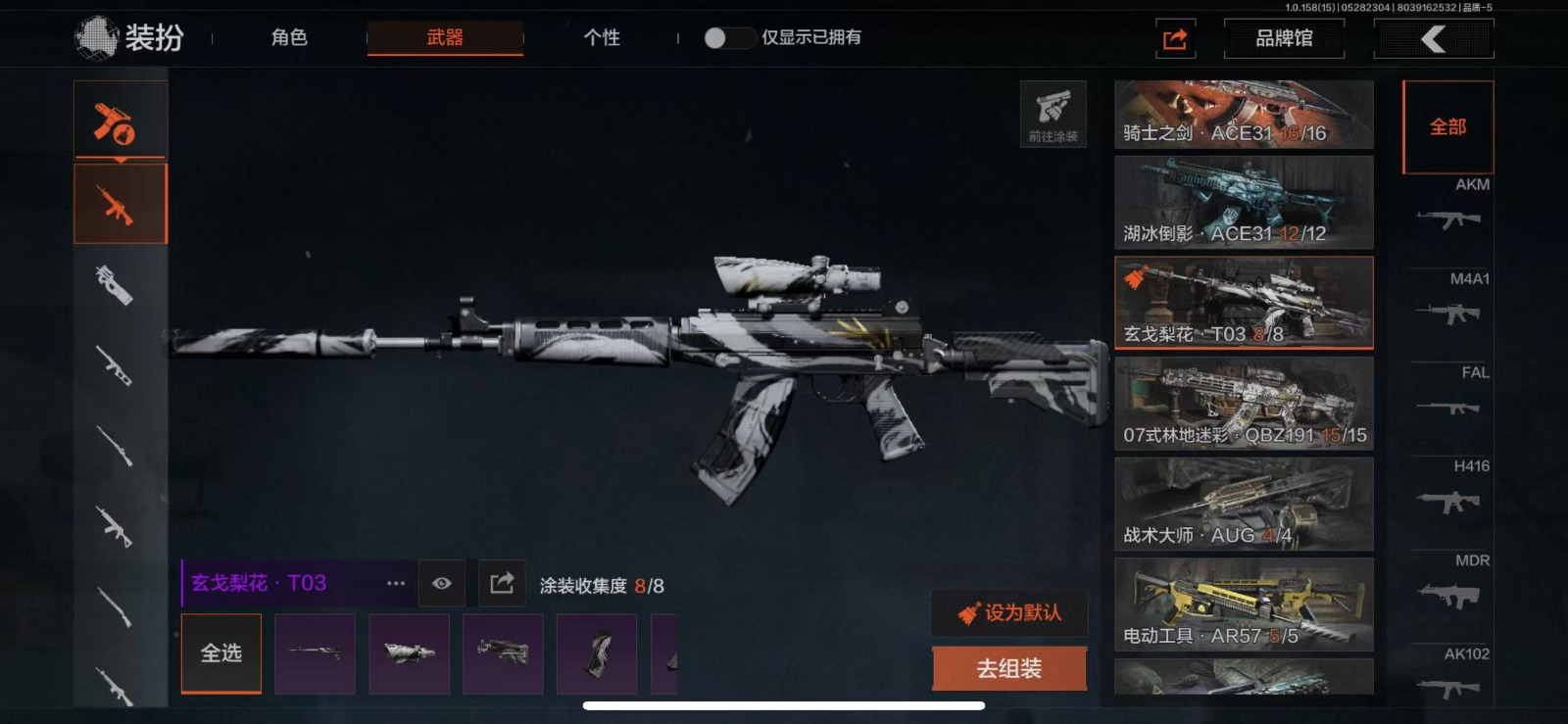Viewport: 1568px width, 724px height.
Task: Open 前往涂装 paint shortcut
Action: tap(1053, 114)
